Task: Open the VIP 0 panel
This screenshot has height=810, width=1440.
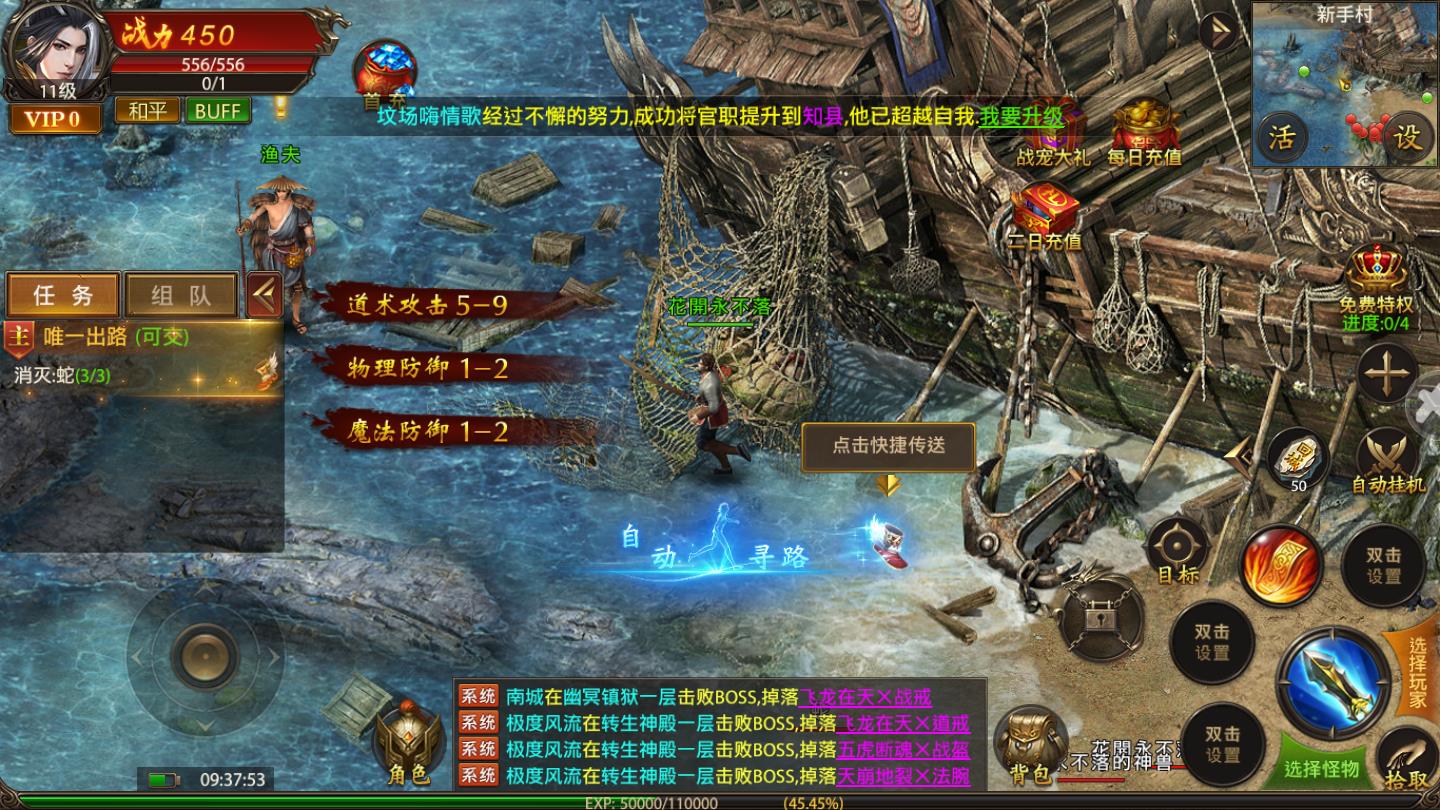Action: tap(56, 119)
